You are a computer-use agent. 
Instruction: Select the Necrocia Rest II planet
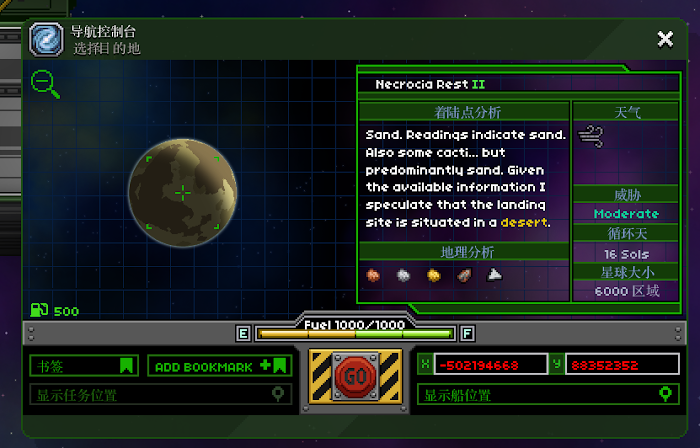tap(183, 192)
